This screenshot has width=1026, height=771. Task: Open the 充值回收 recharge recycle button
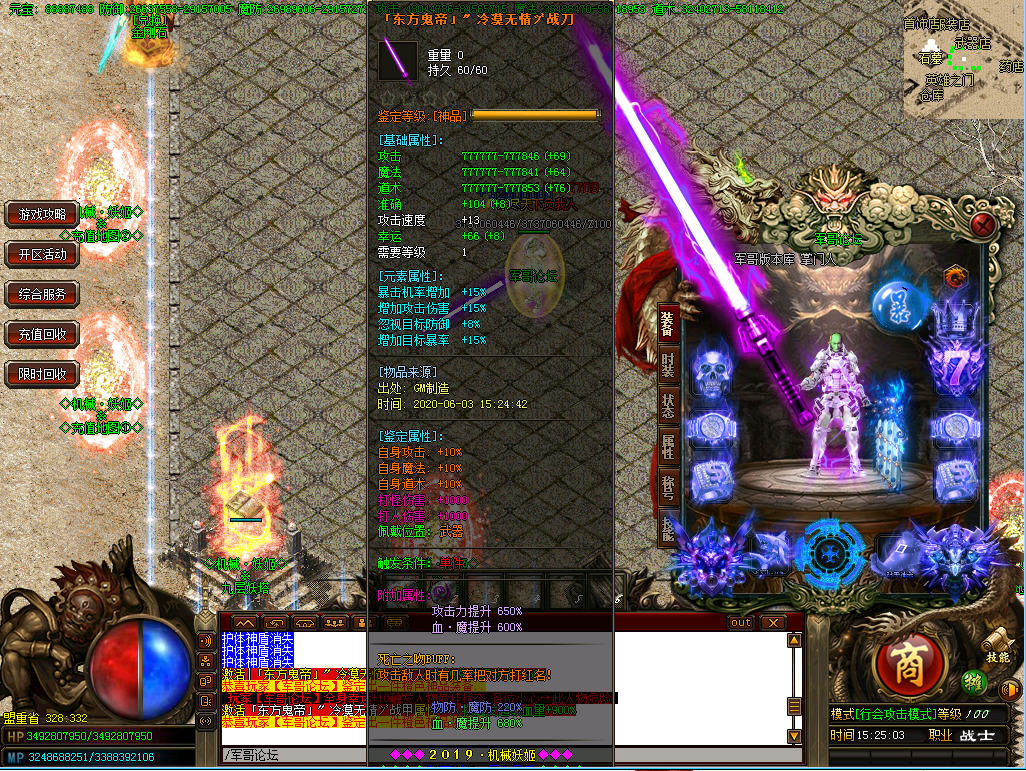click(42, 334)
